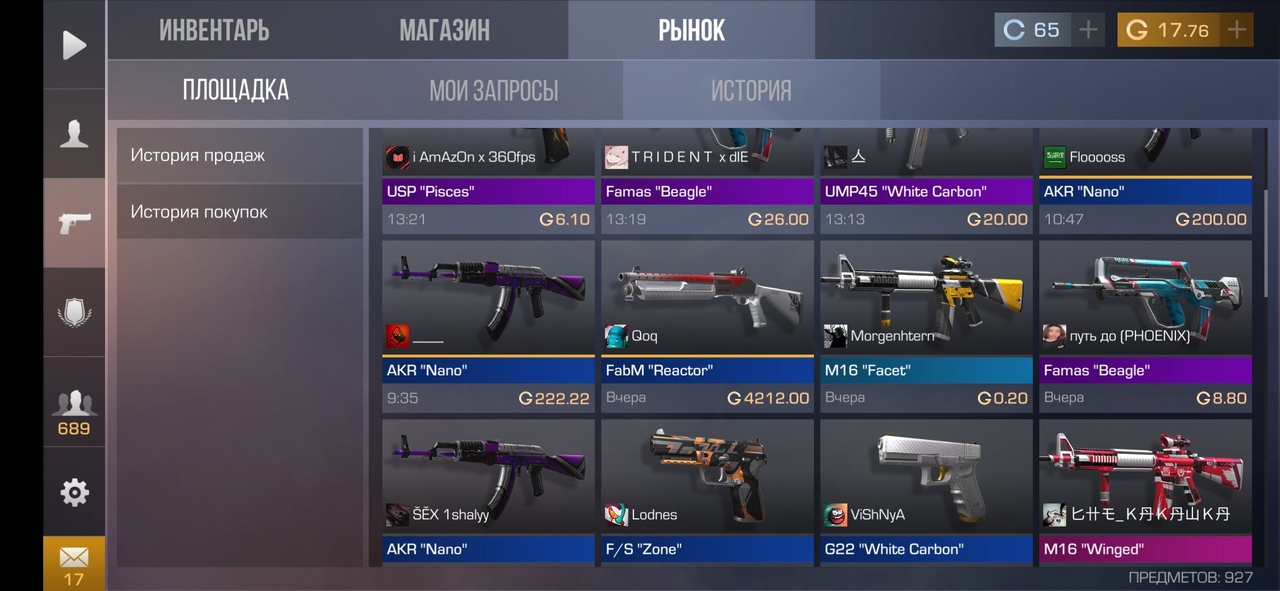Add silver coins with the plus button
Image resolution: width=1280 pixels, height=591 pixels.
pyautogui.click(x=1087, y=30)
